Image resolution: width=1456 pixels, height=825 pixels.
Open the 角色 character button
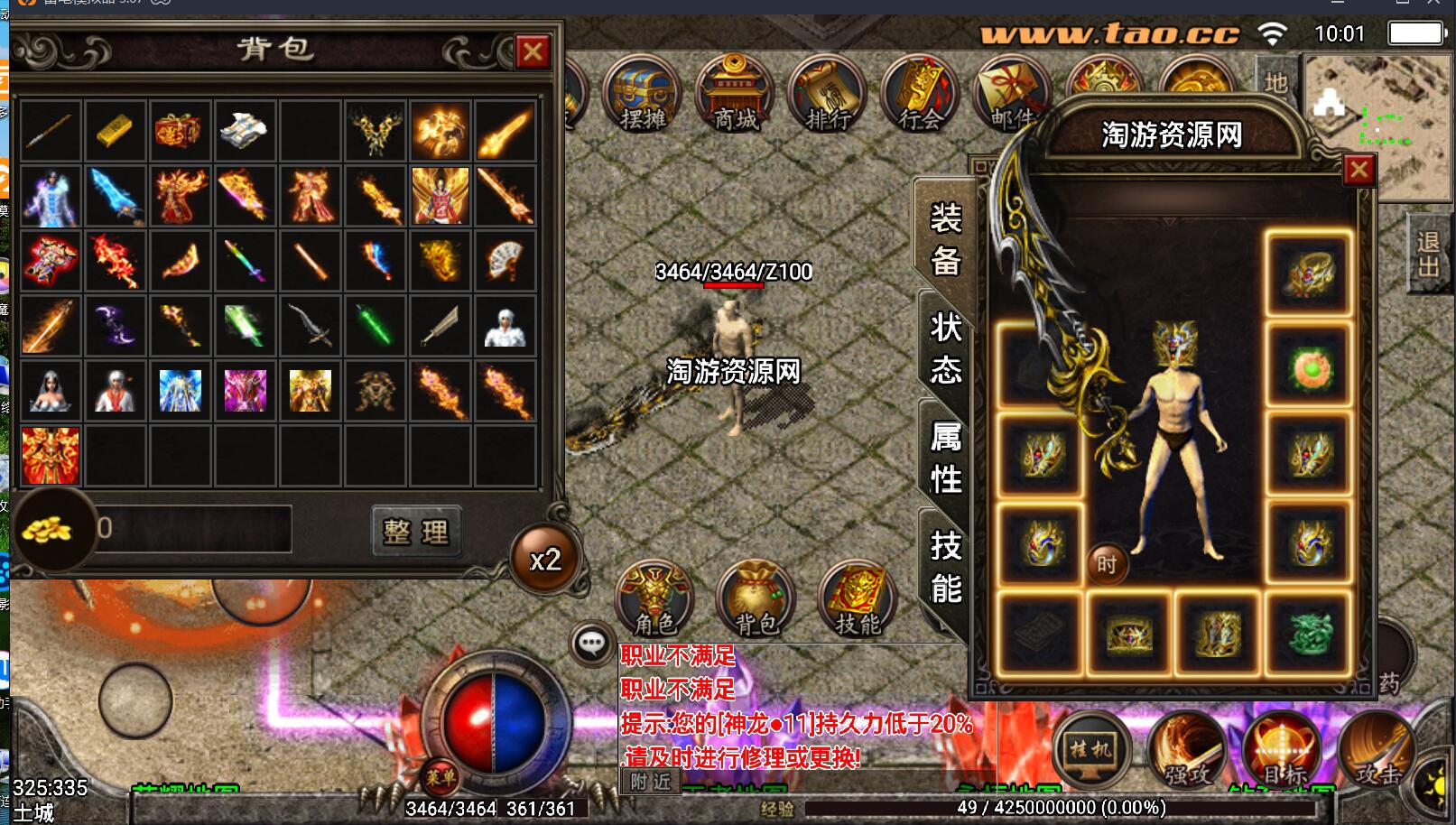654,598
